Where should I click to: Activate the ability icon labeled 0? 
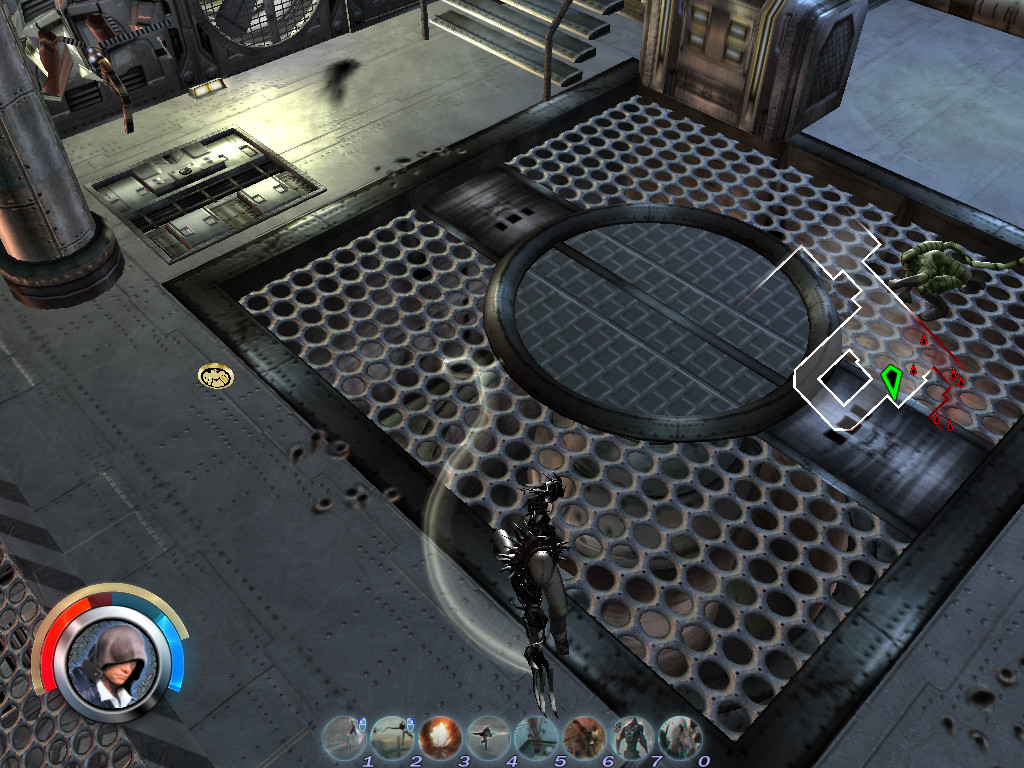(x=679, y=737)
